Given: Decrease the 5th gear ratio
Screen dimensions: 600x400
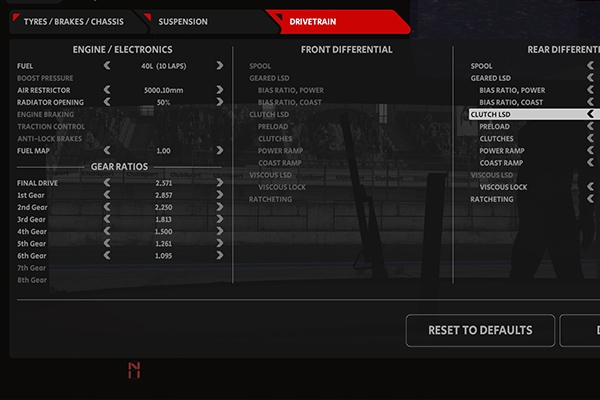Looking at the screenshot, I should tap(107, 243).
